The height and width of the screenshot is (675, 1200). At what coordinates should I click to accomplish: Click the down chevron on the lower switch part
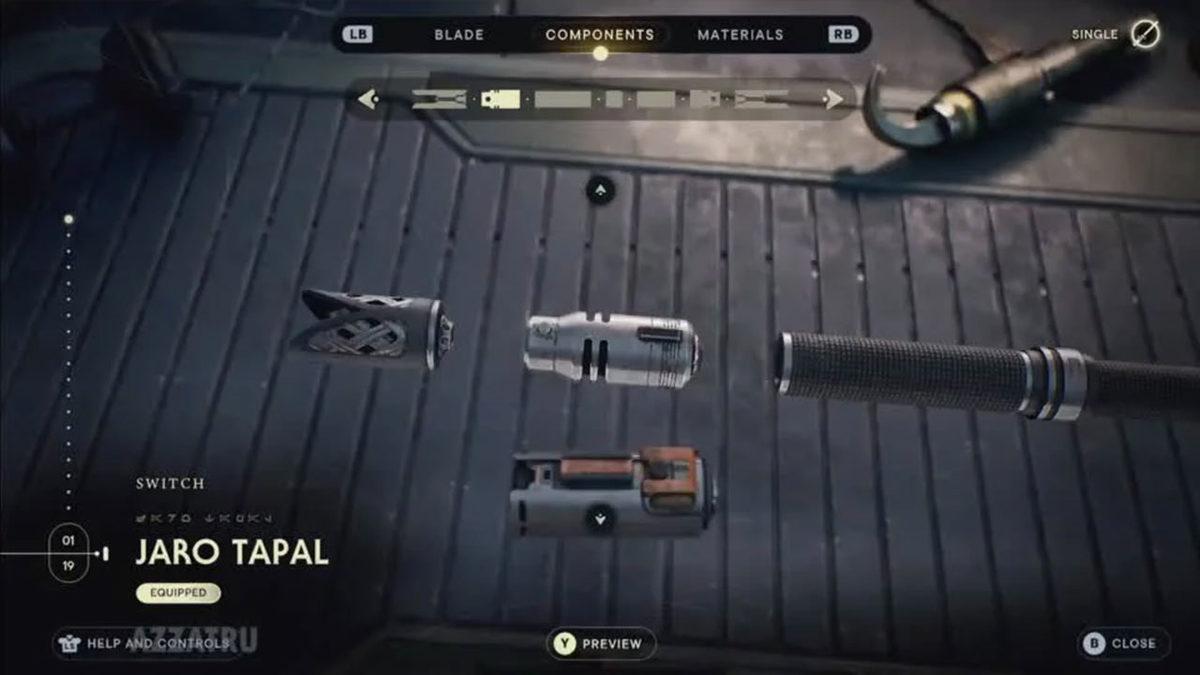600,518
